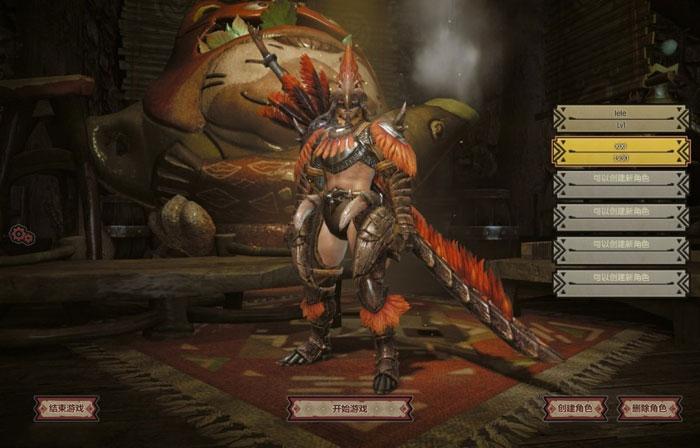Choose 结束游戏 to exit the game

[x=66, y=408]
